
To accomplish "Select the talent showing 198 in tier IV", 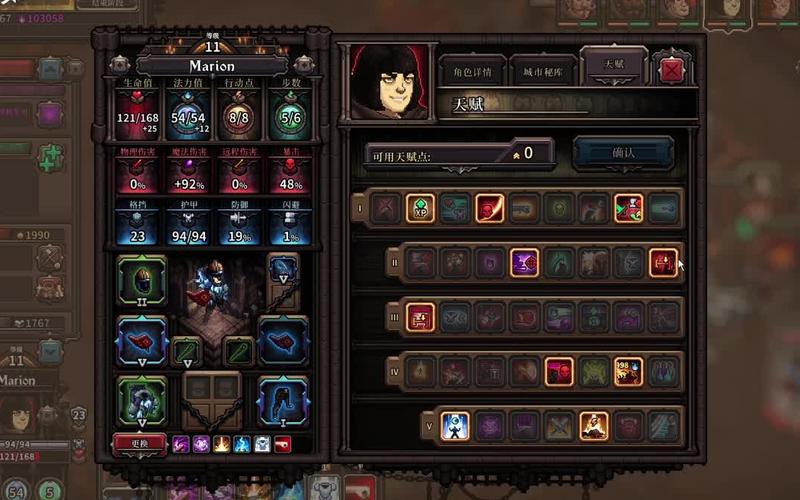I will coord(628,371).
